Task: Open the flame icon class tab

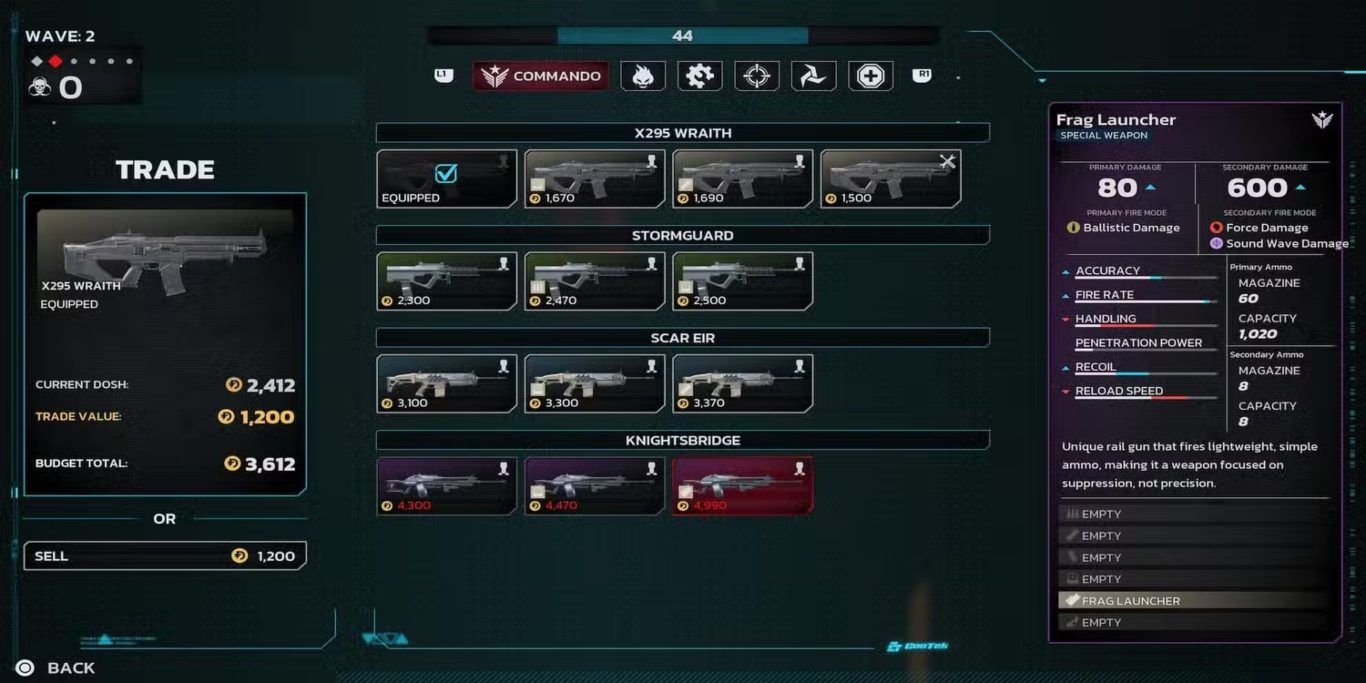Action: 643,76
